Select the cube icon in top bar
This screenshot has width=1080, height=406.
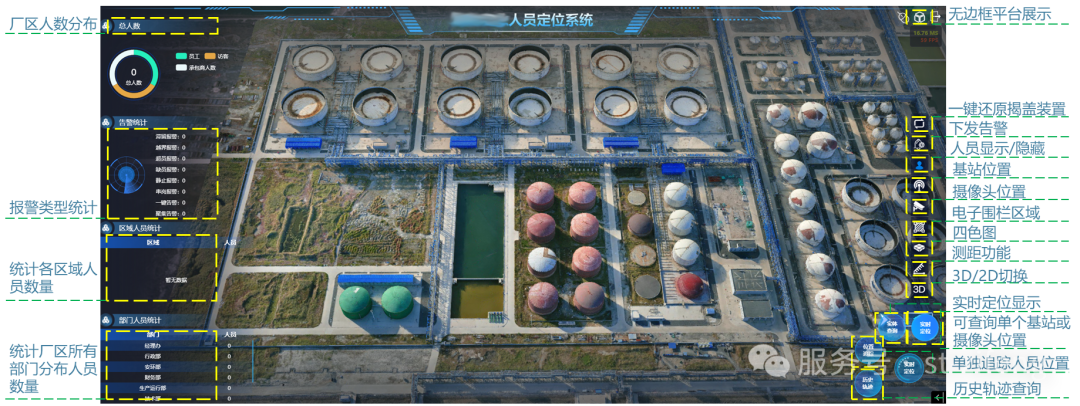click(x=919, y=17)
